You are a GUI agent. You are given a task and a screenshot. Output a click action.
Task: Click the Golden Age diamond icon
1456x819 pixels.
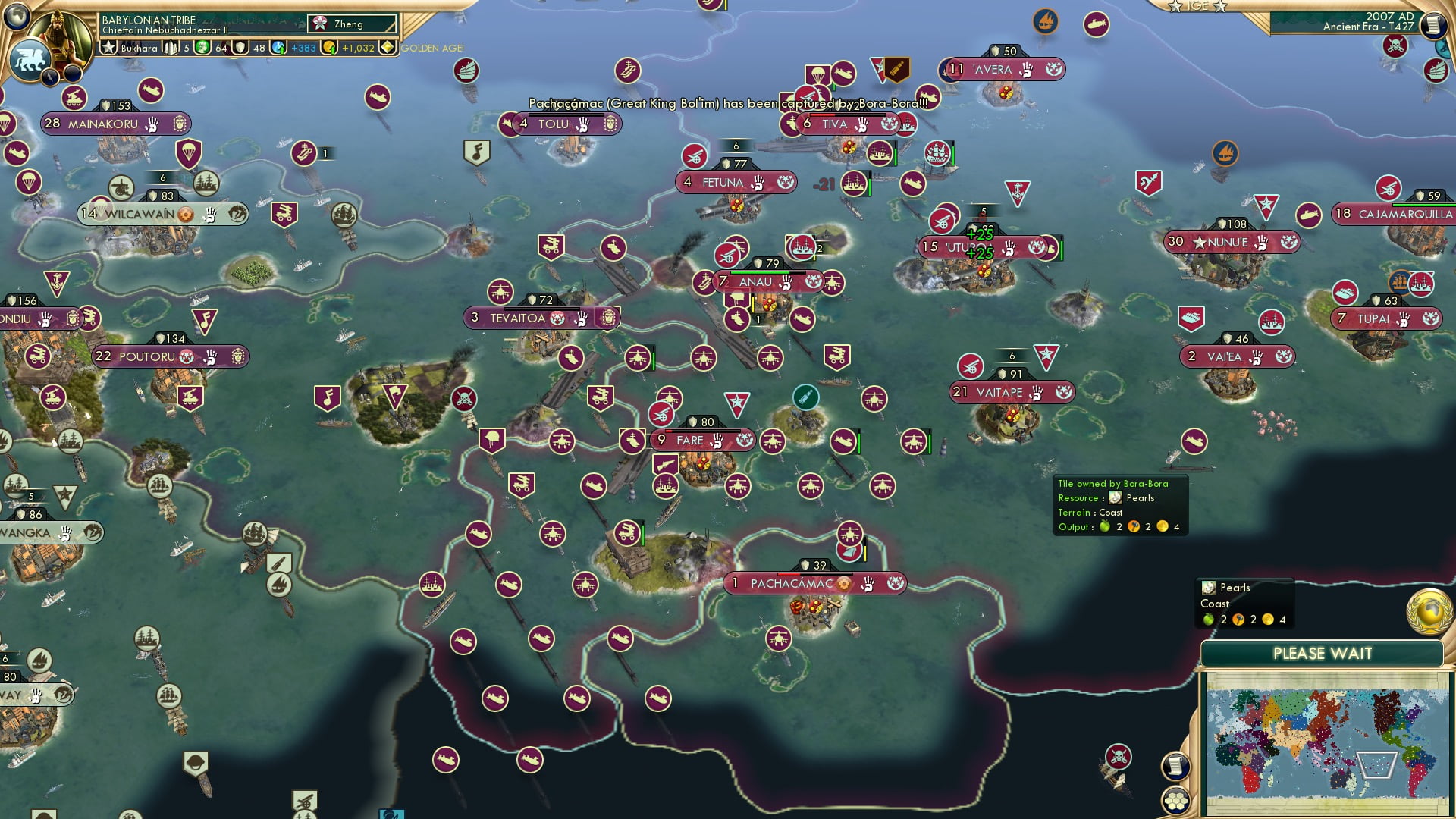point(387,47)
